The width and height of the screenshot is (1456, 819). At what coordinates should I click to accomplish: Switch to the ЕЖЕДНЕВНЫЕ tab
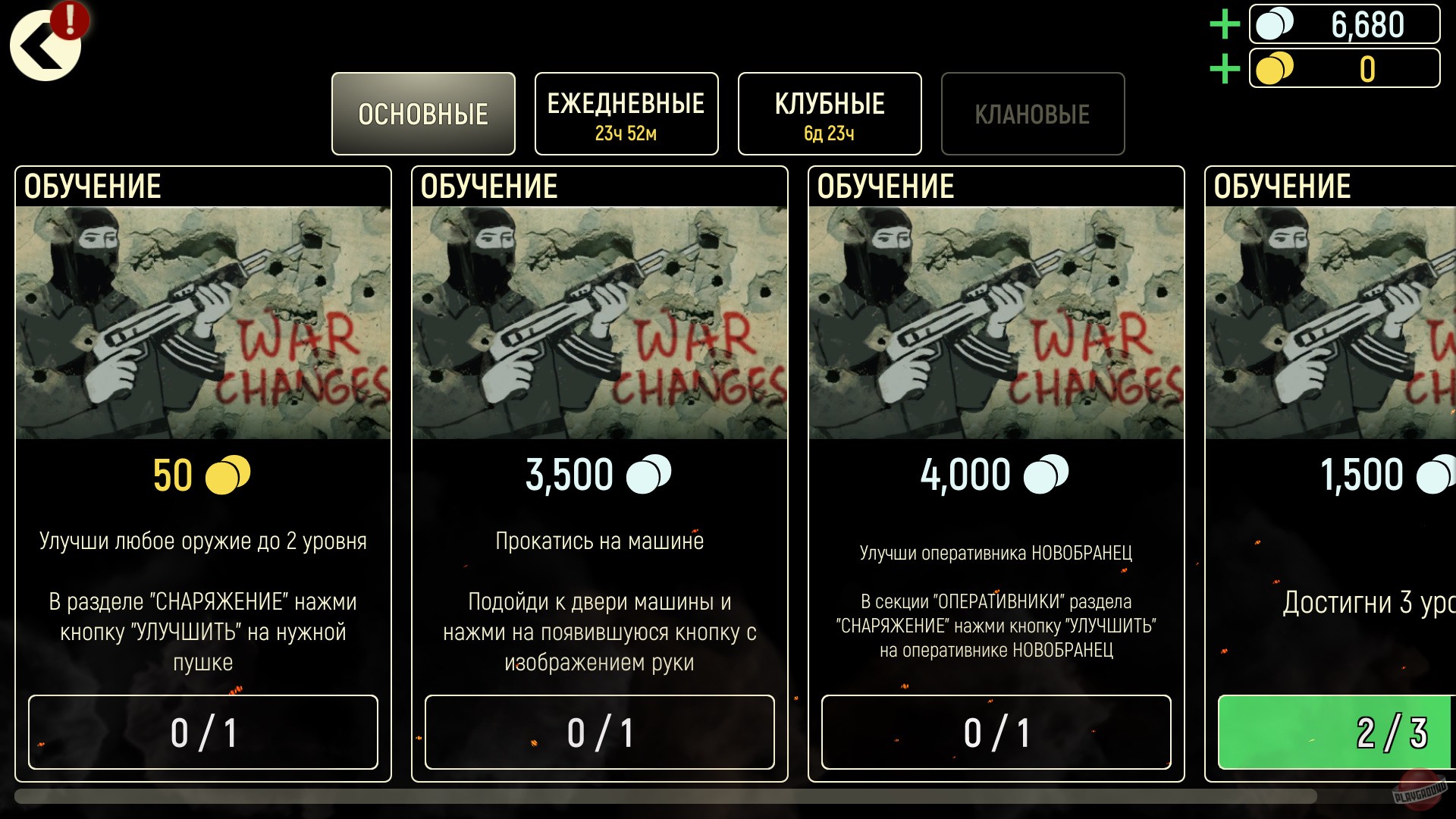(x=626, y=112)
